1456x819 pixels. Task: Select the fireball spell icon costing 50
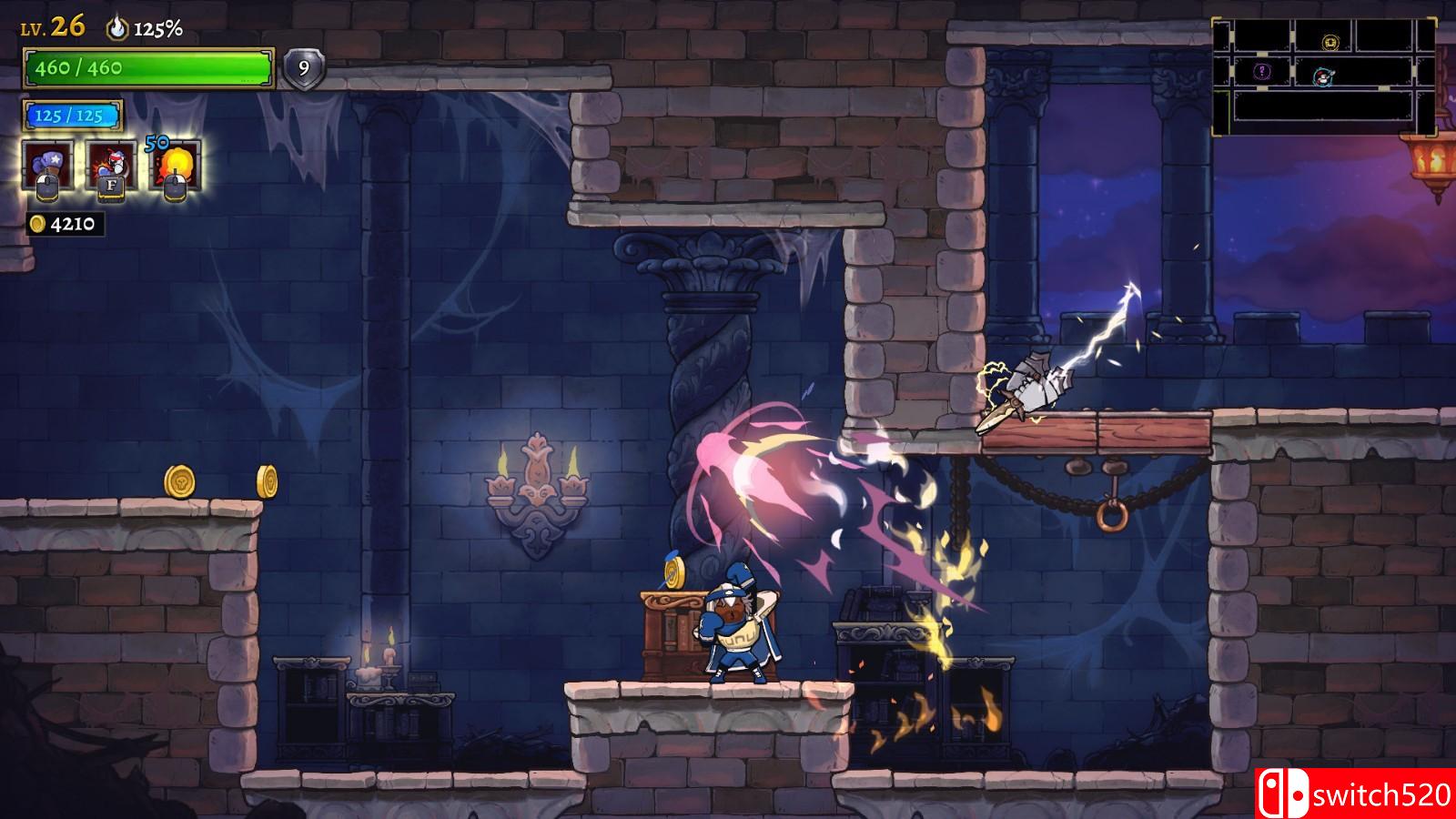click(x=177, y=162)
